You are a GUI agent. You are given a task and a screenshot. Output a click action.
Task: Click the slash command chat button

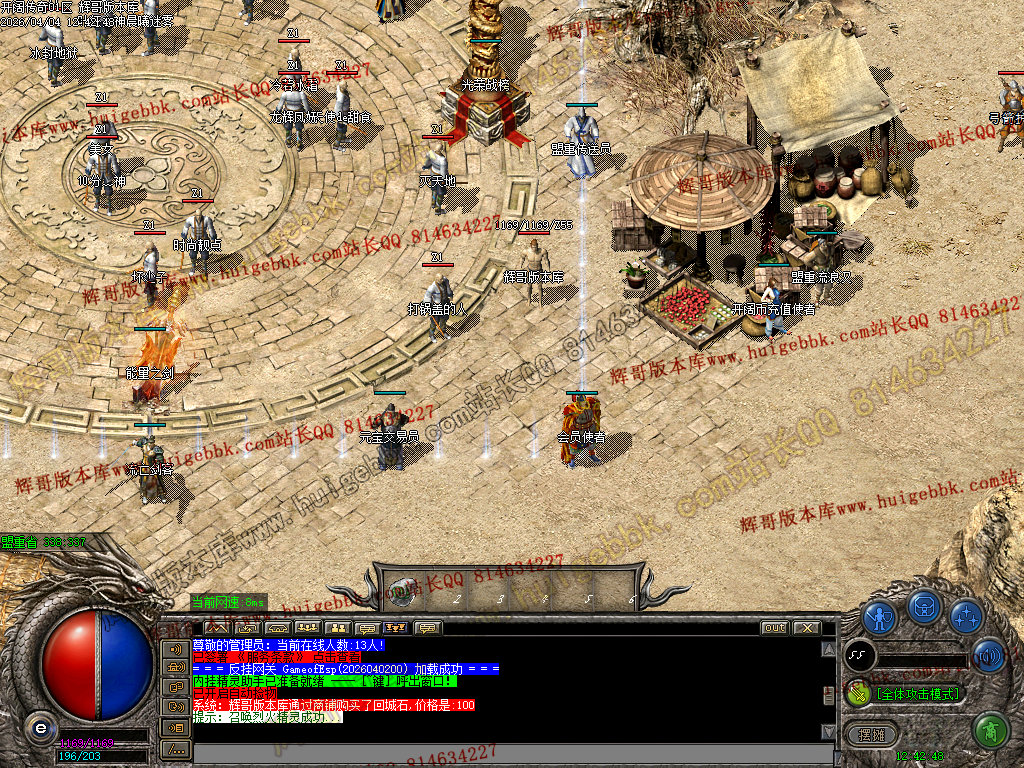[175, 748]
